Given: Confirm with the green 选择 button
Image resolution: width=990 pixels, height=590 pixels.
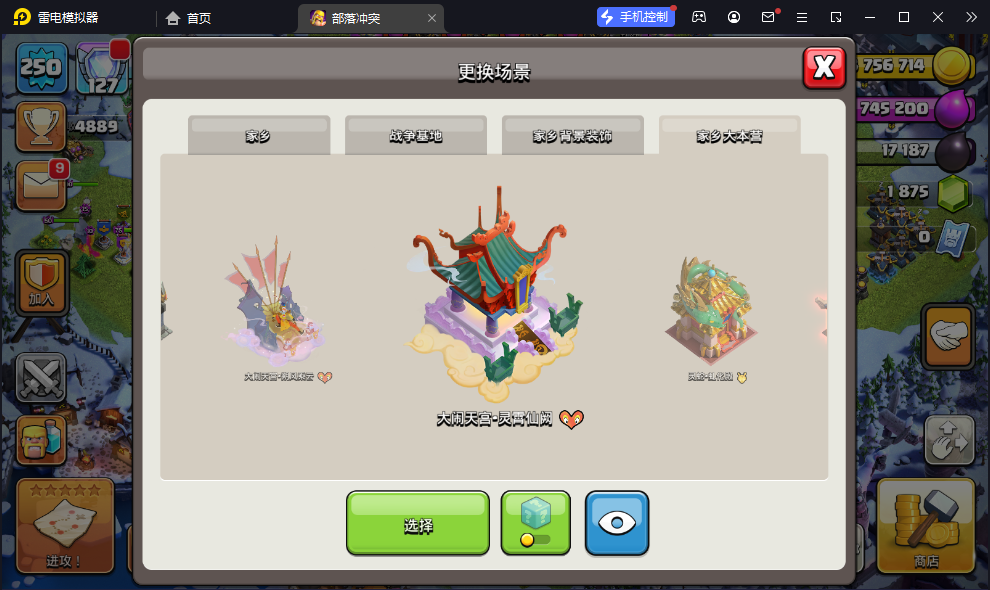Looking at the screenshot, I should pos(418,523).
